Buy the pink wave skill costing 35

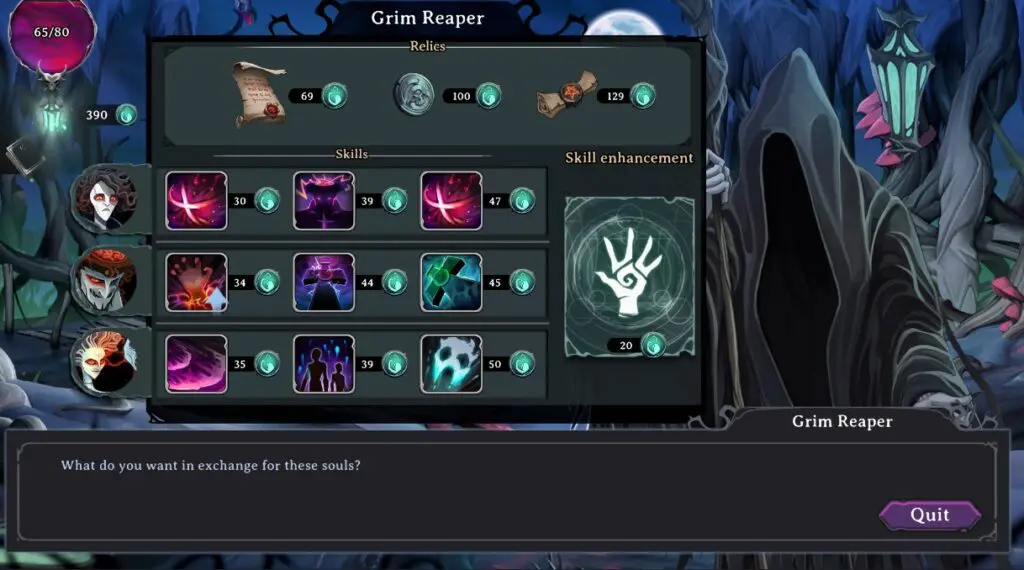[x=196, y=363]
